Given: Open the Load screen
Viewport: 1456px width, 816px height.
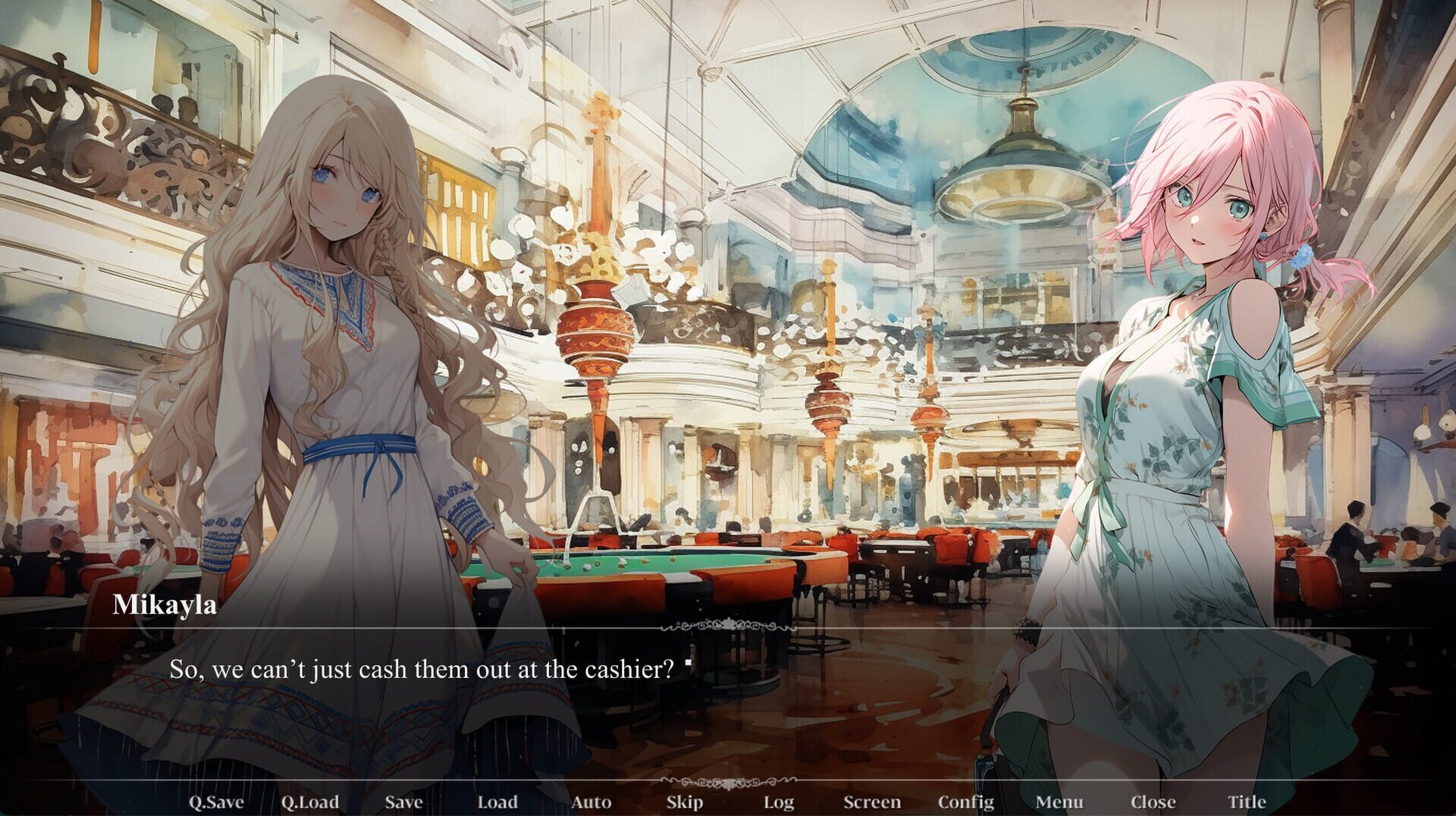Looking at the screenshot, I should (x=497, y=802).
